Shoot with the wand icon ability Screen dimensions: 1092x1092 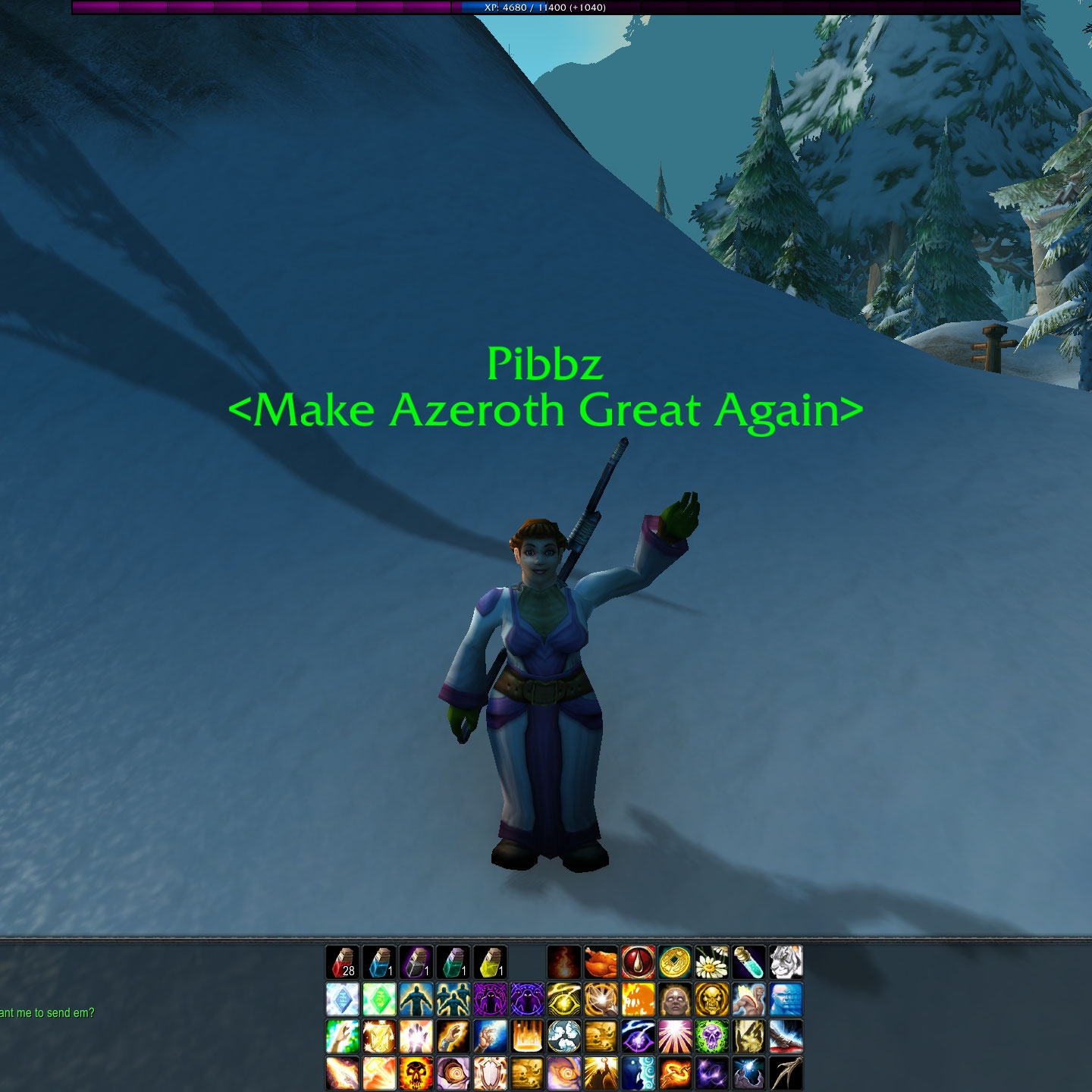(x=786, y=1074)
